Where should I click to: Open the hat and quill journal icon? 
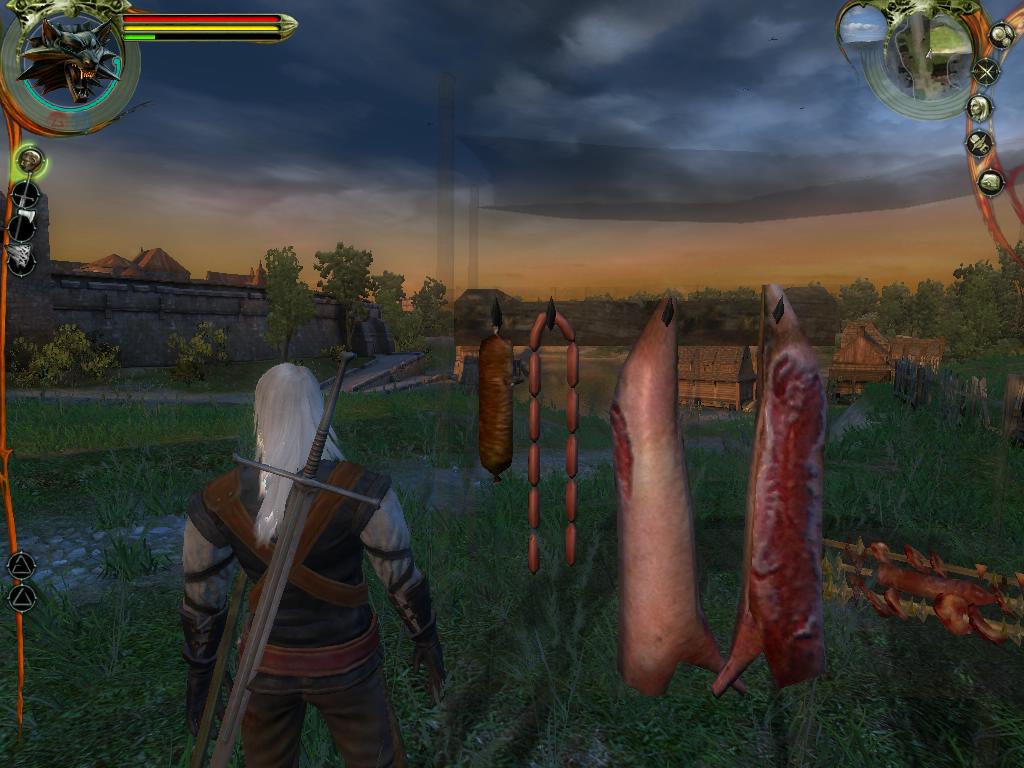980,144
